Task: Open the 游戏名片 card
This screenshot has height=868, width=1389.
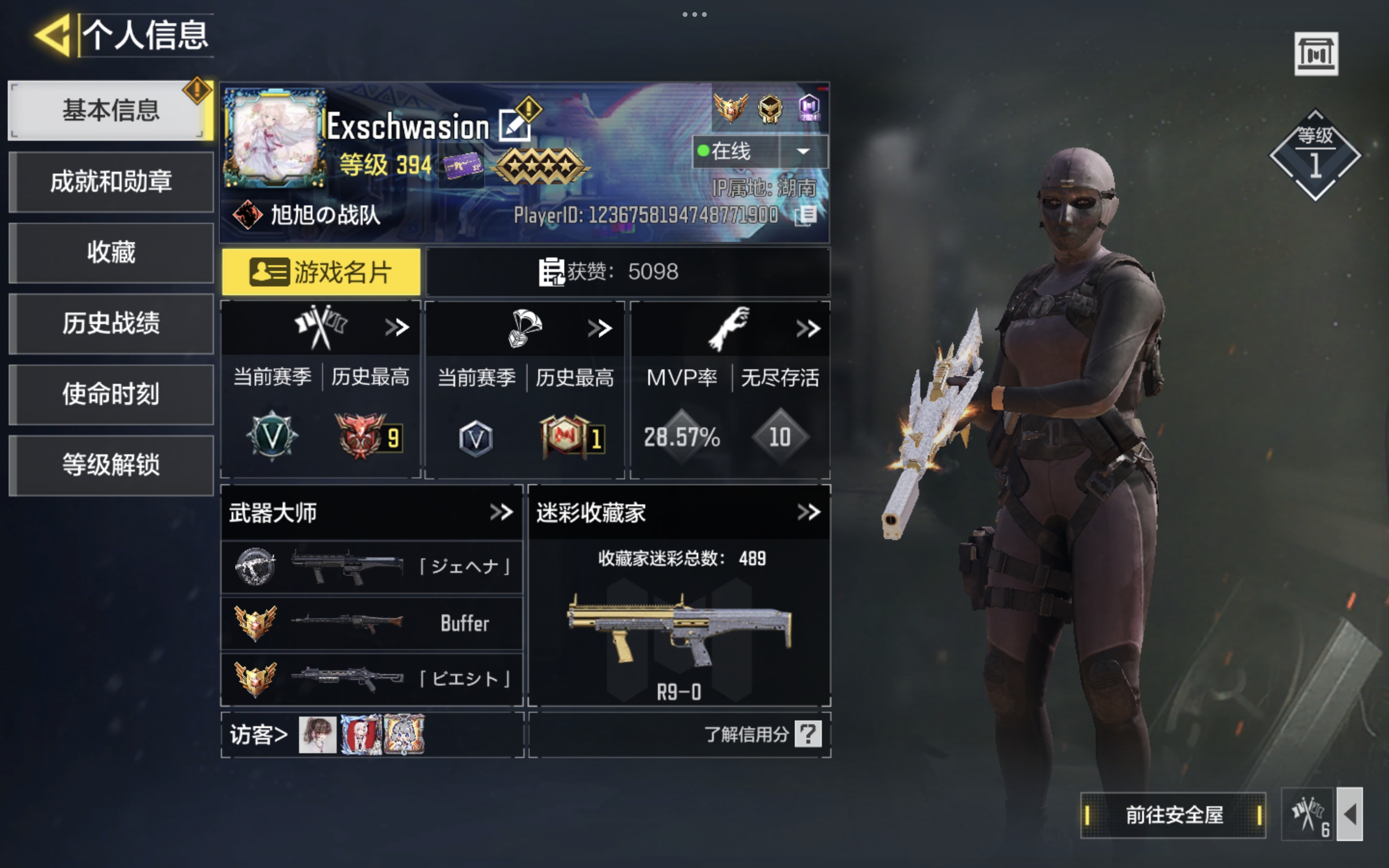Action: 321,272
